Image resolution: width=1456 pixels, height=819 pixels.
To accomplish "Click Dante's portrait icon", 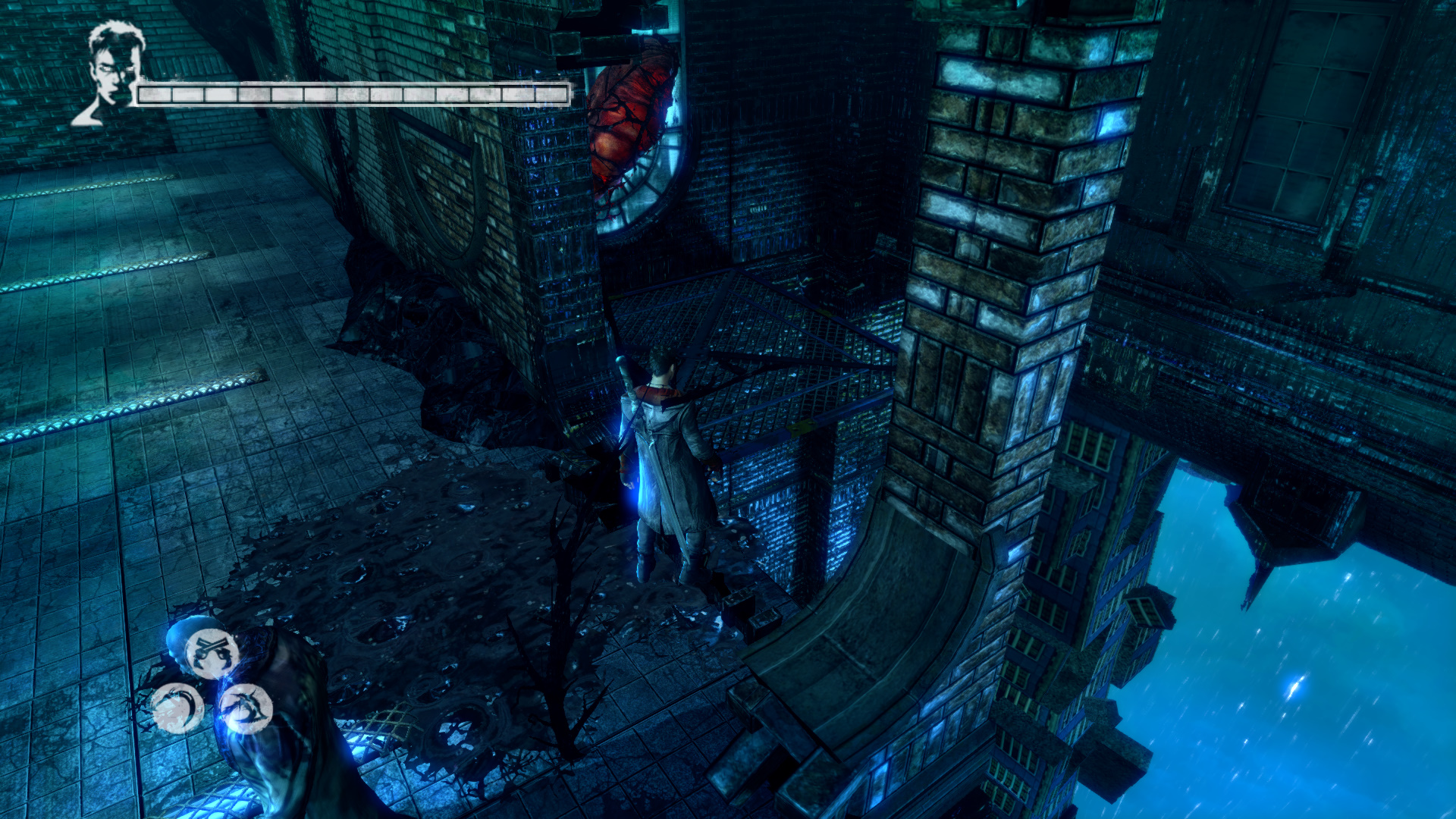I will click(111, 73).
